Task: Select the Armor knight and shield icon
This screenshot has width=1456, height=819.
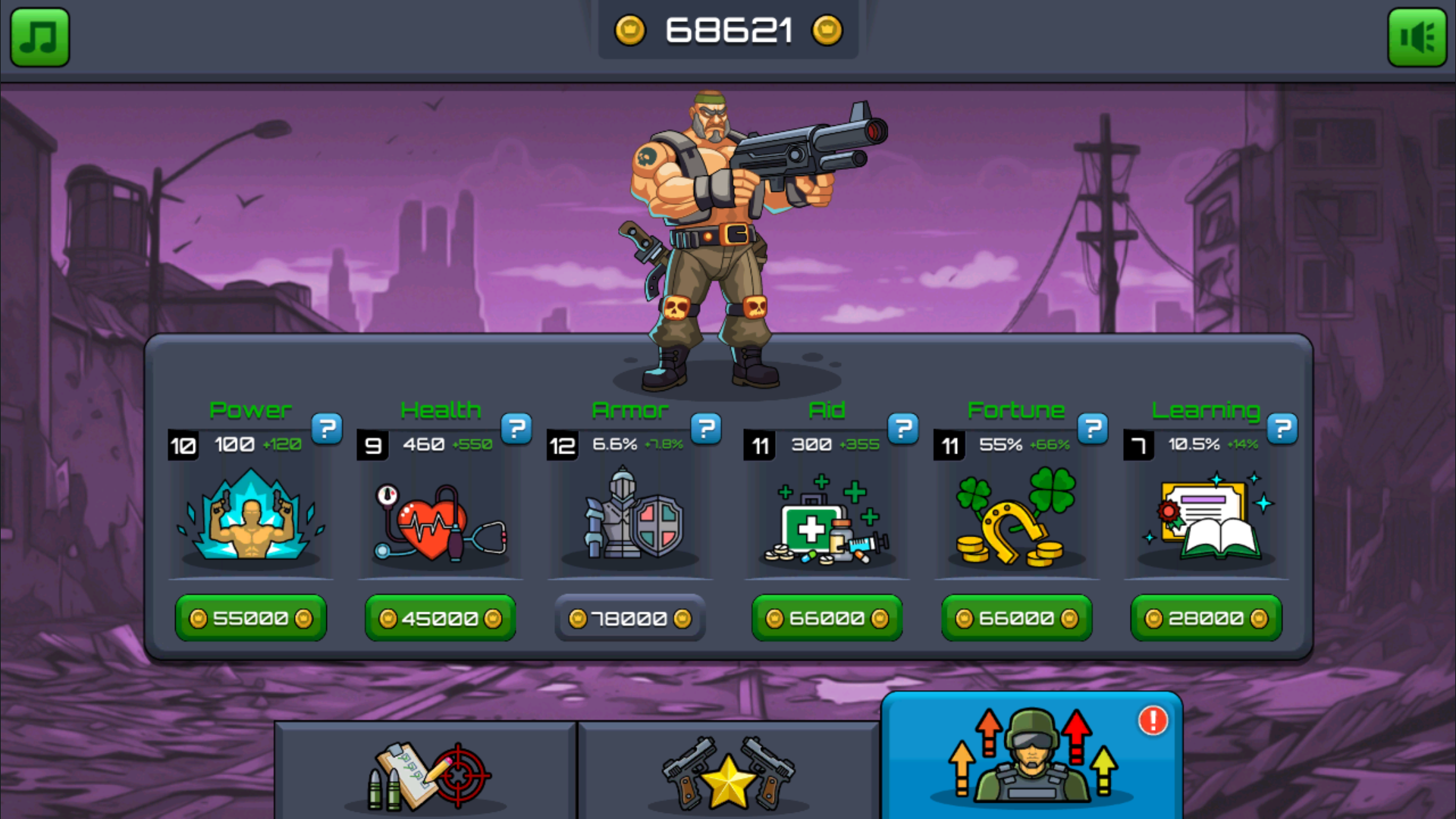Action: tap(630, 517)
